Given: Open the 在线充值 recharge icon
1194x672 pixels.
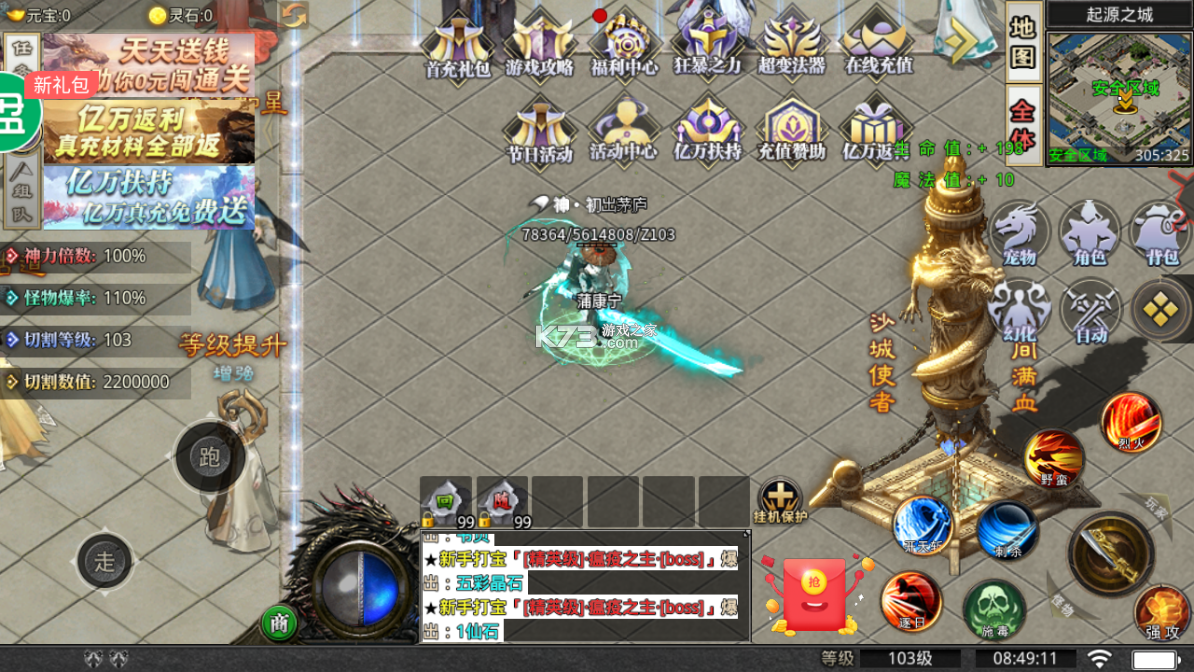Looking at the screenshot, I should (x=878, y=44).
